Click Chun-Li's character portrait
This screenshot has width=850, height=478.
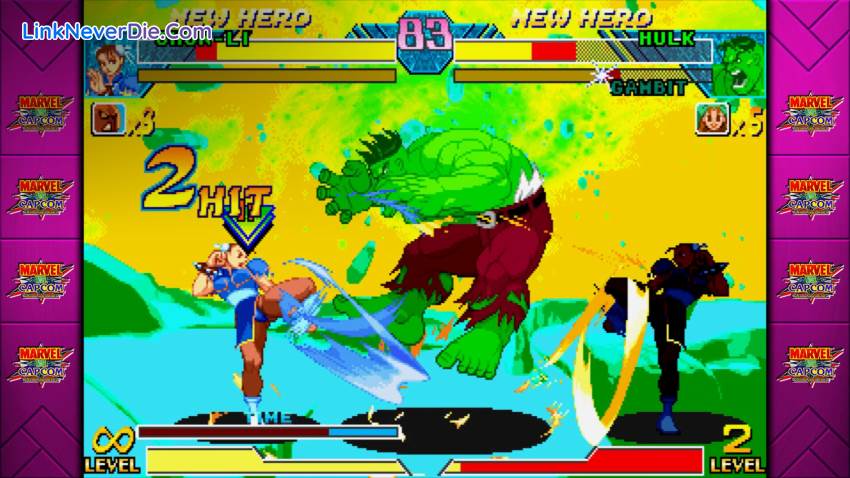111,66
